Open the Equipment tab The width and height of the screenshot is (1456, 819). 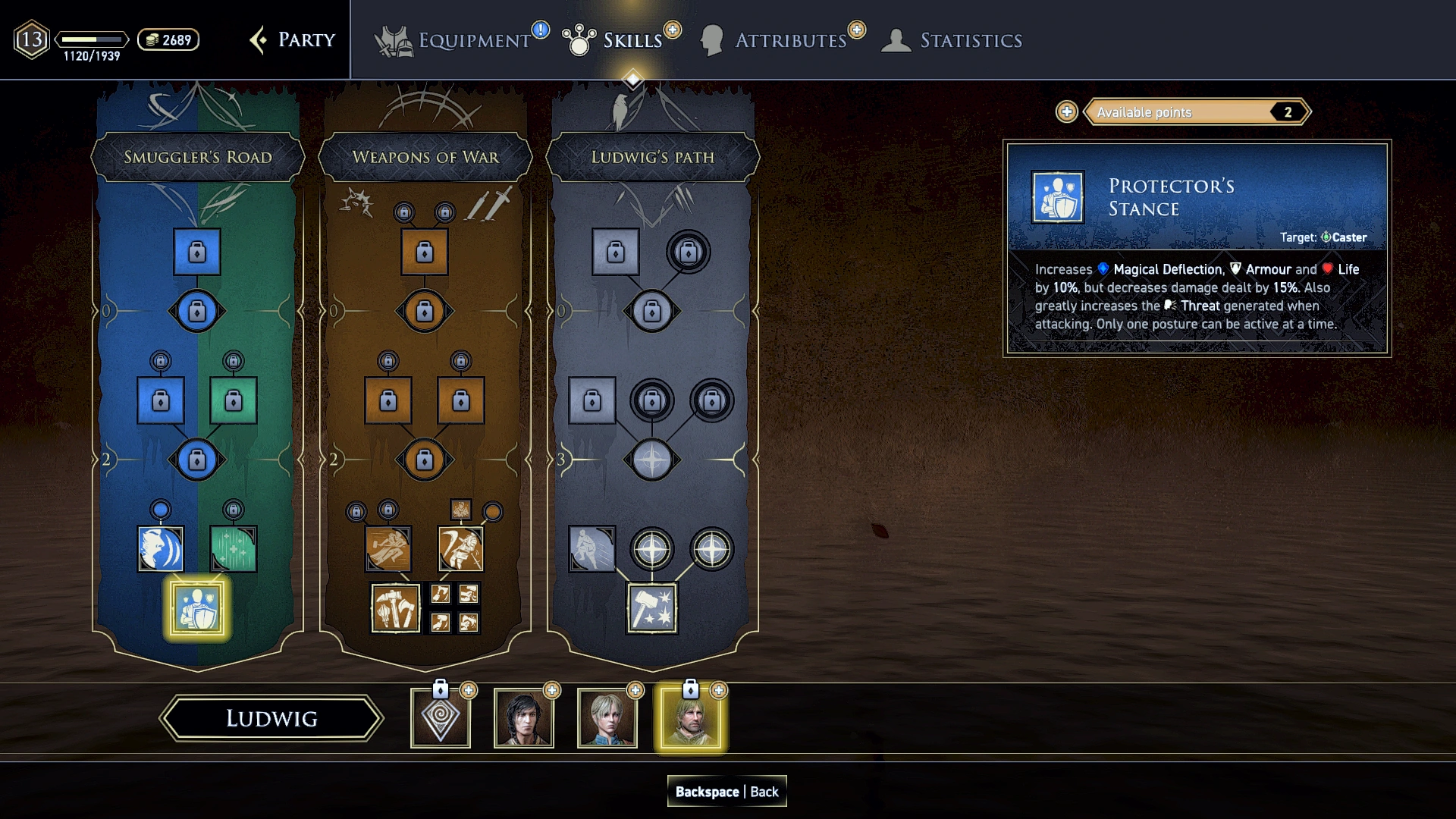[x=460, y=40]
